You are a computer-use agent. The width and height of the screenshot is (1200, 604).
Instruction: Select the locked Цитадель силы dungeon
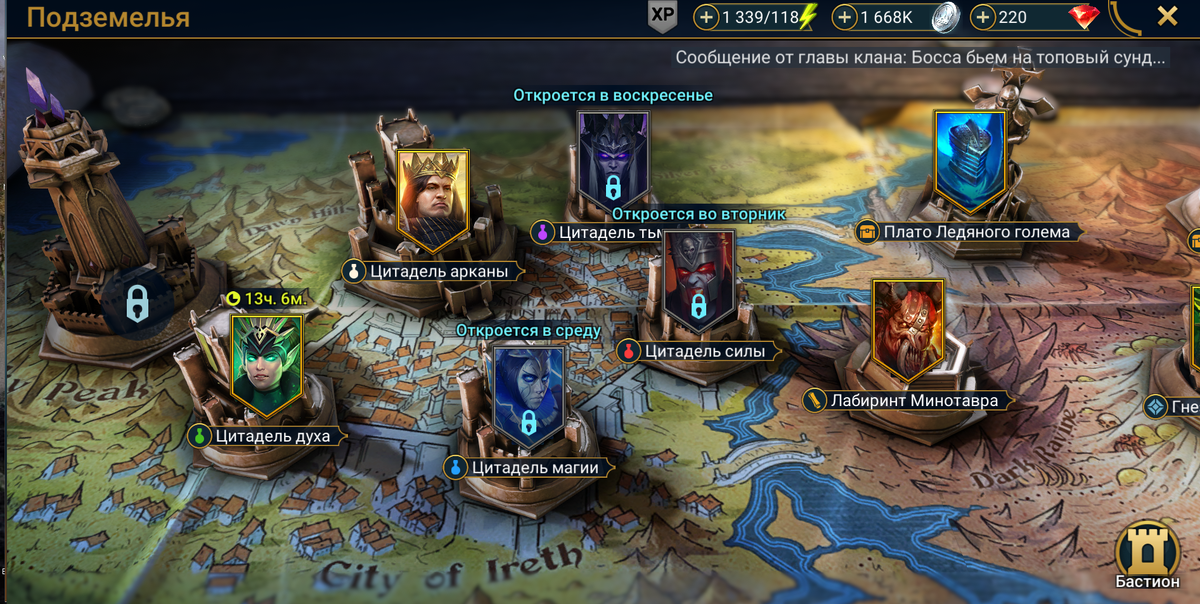pos(699,280)
